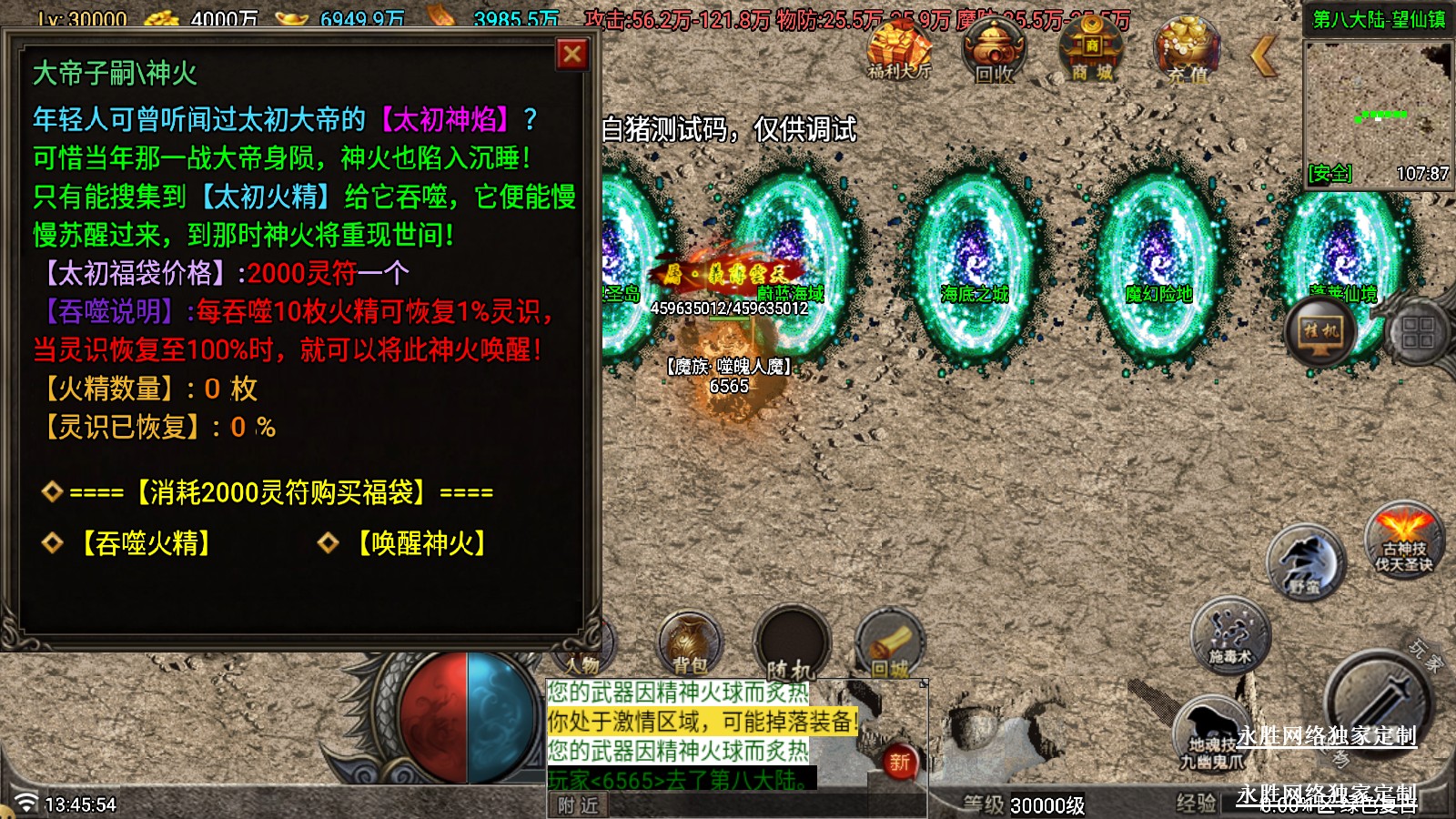
Task: Collapse top icons with the gold arrow
Action: click(x=1263, y=56)
